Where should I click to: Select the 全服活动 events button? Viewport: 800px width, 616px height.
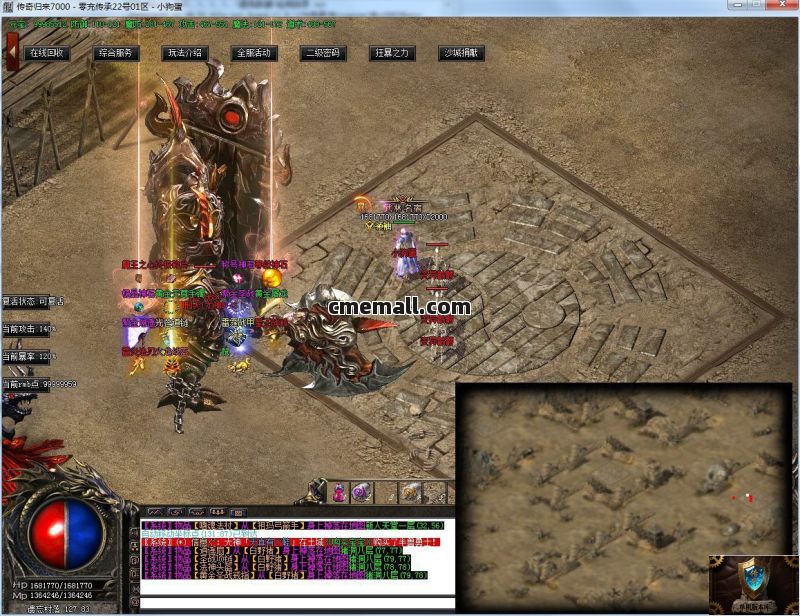253,53
